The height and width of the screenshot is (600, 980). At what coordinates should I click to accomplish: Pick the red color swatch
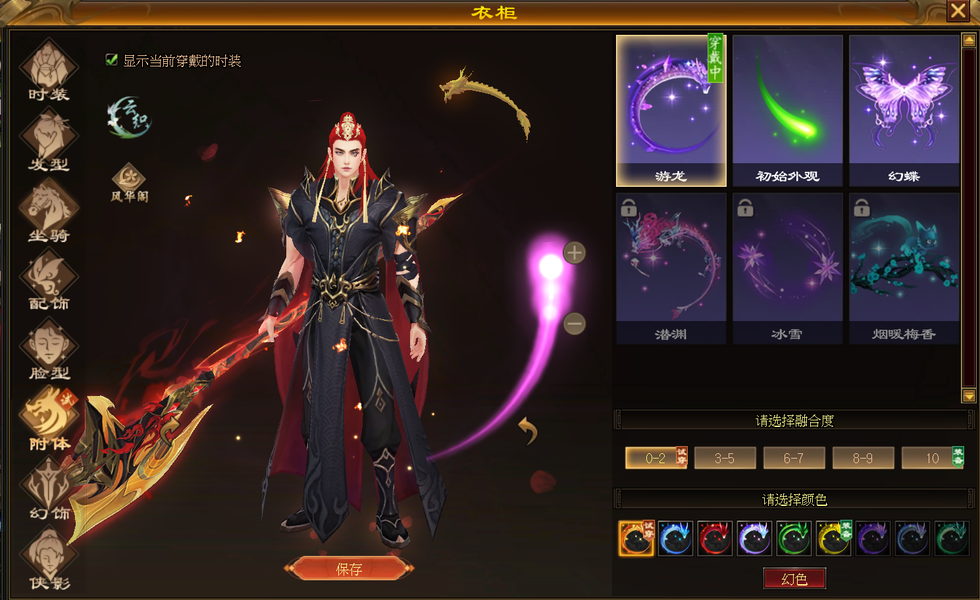pyautogui.click(x=714, y=539)
